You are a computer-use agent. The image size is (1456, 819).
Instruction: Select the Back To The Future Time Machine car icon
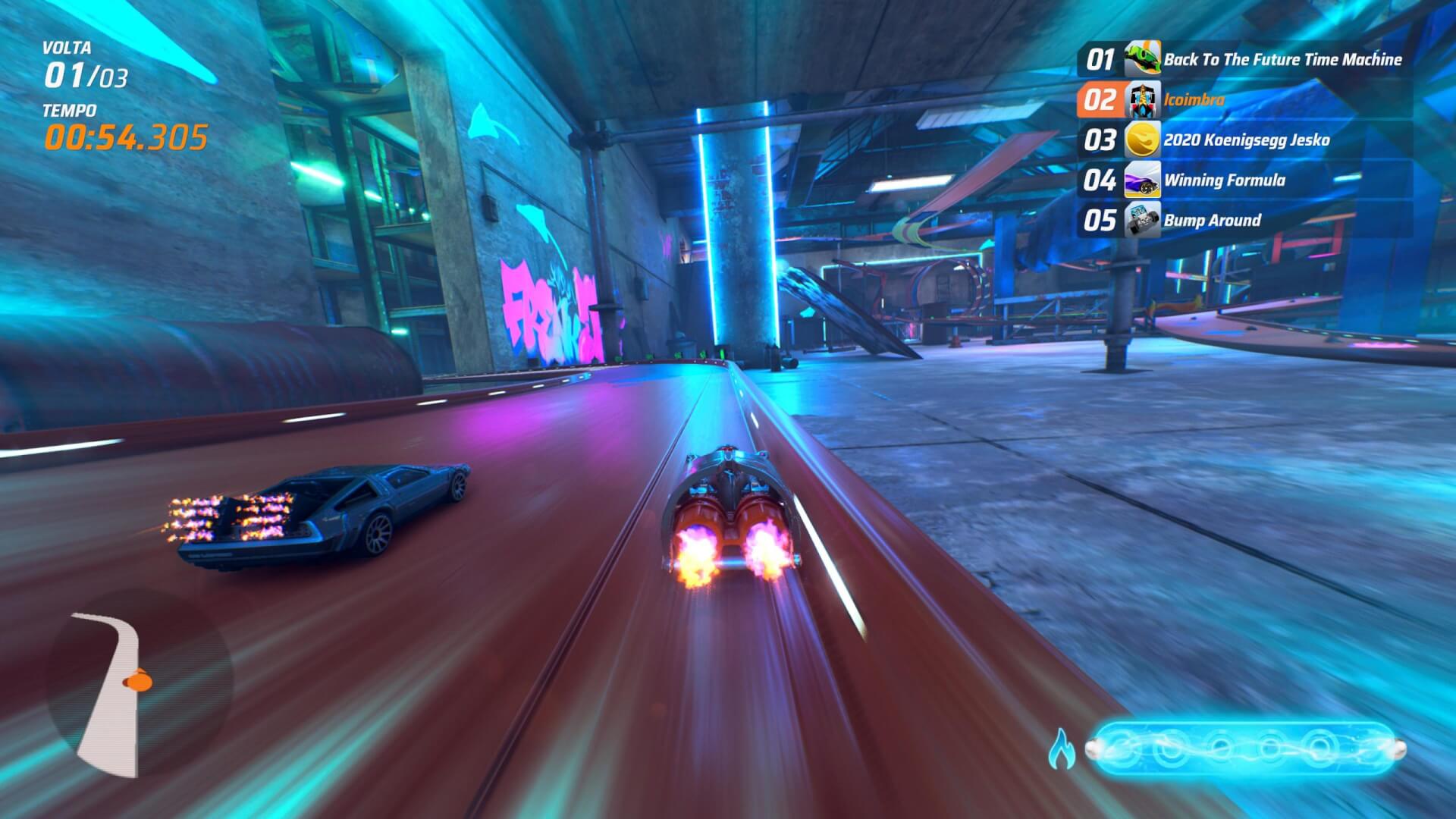[1143, 60]
